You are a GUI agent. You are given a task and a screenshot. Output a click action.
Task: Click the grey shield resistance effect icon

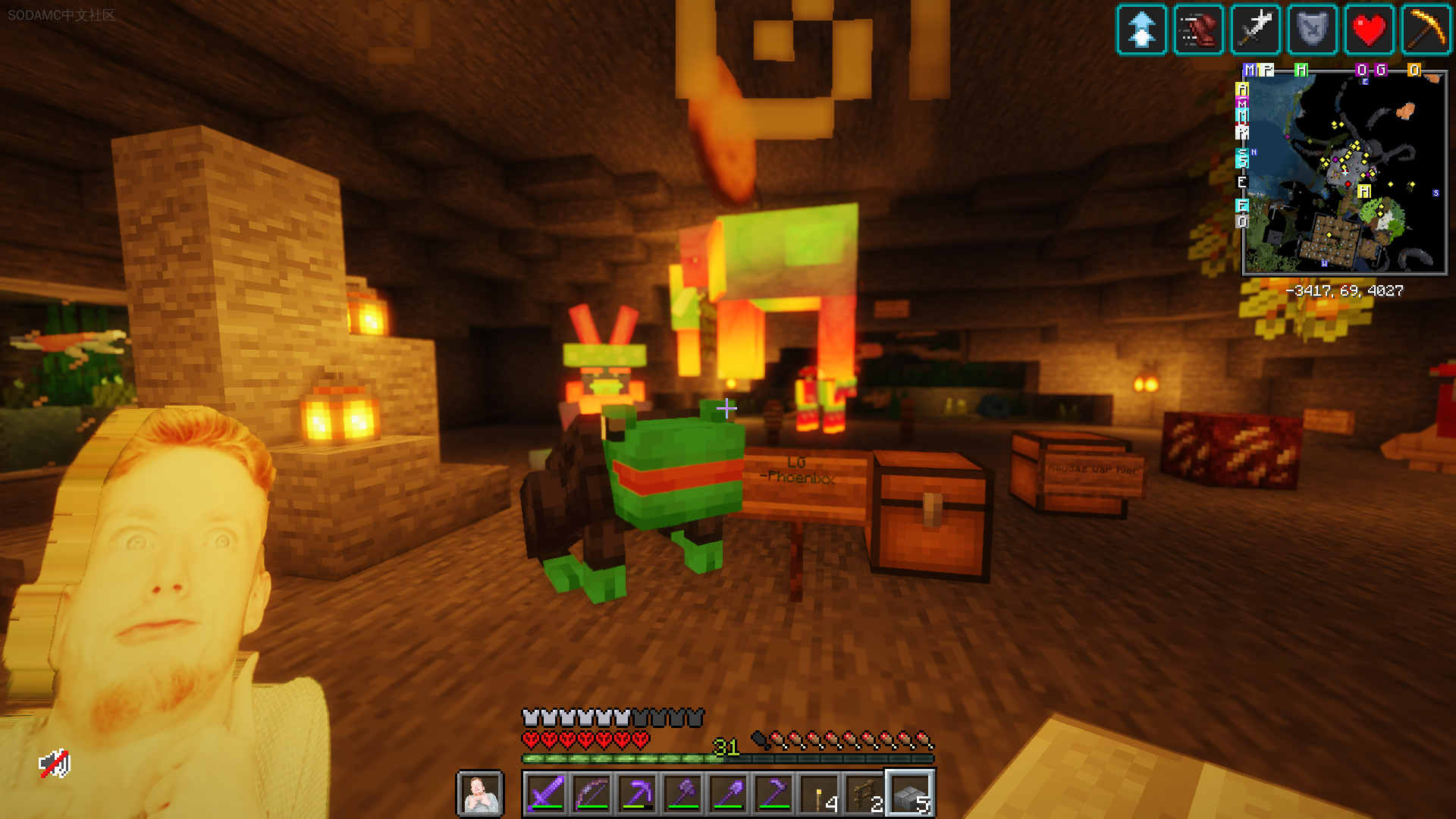pos(1312,30)
